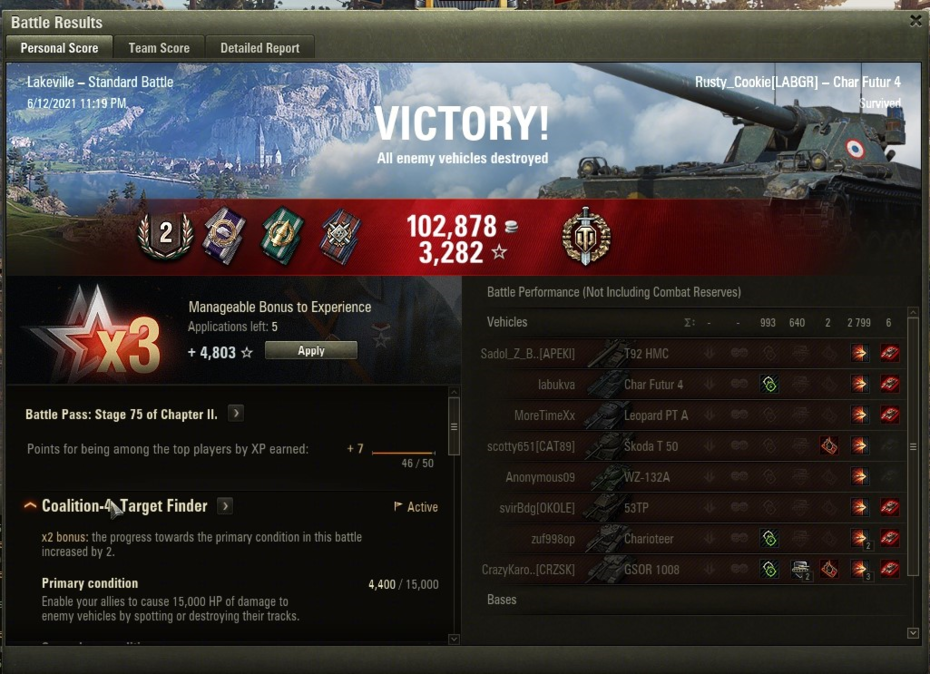Apply the manageable experience bonus
Viewport: 930px width, 674px height.
point(310,351)
